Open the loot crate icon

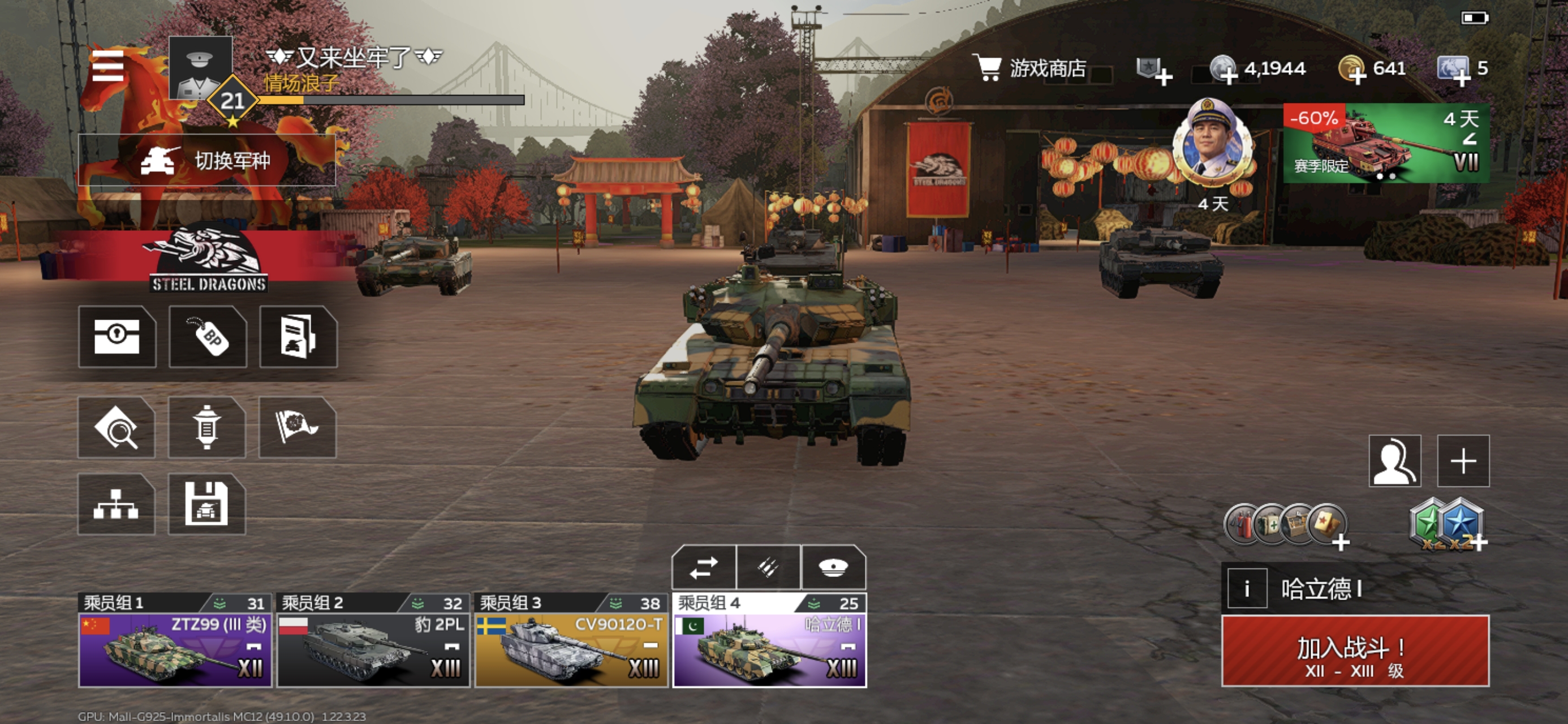117,337
